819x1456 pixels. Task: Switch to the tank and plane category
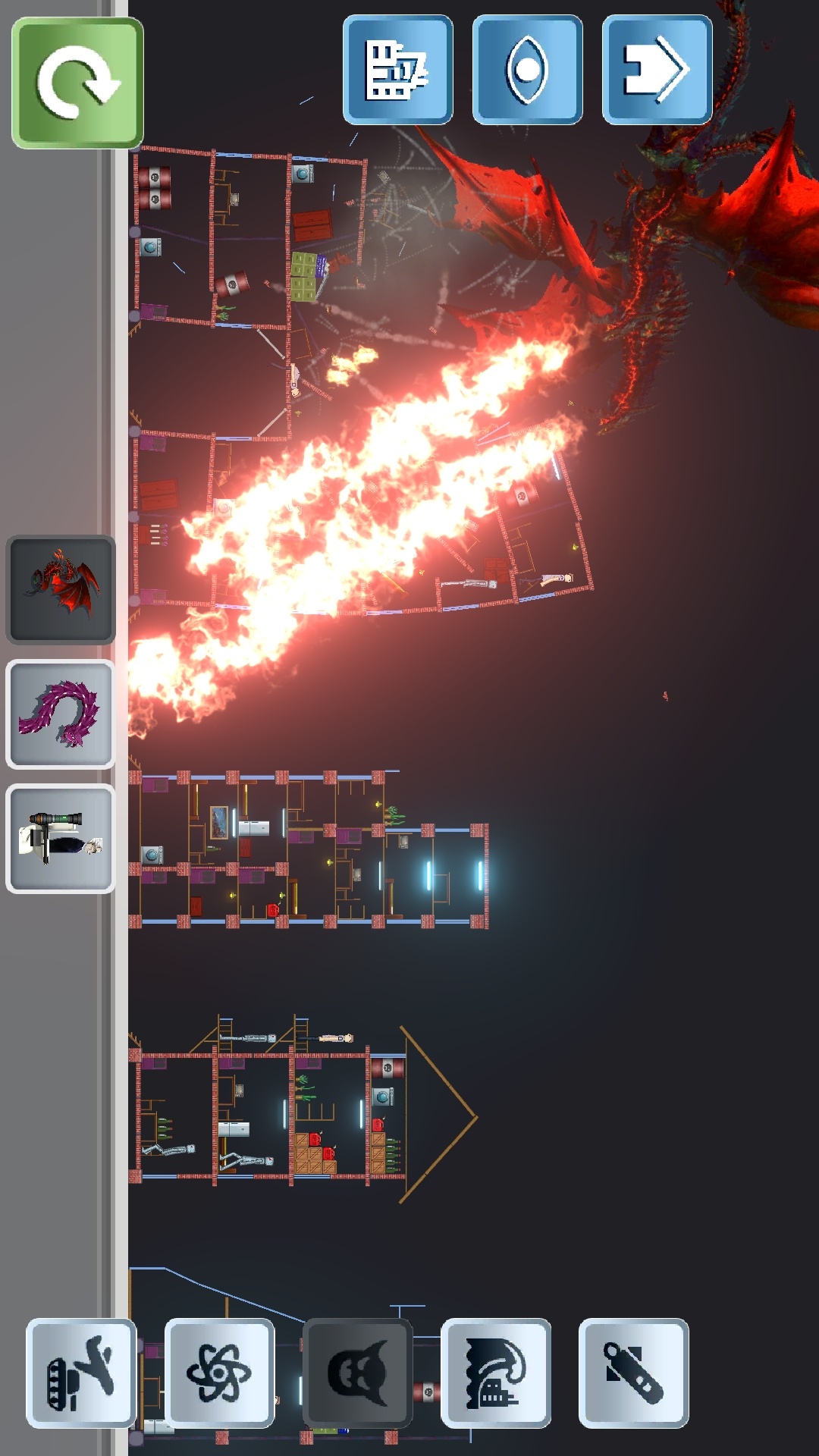pyautogui.click(x=81, y=1373)
